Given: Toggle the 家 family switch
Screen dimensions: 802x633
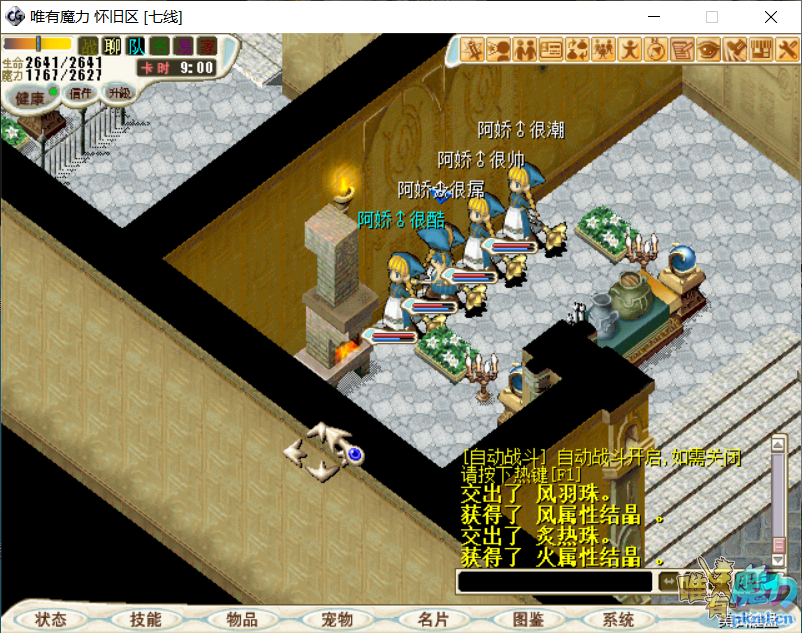Looking at the screenshot, I should [x=206, y=46].
